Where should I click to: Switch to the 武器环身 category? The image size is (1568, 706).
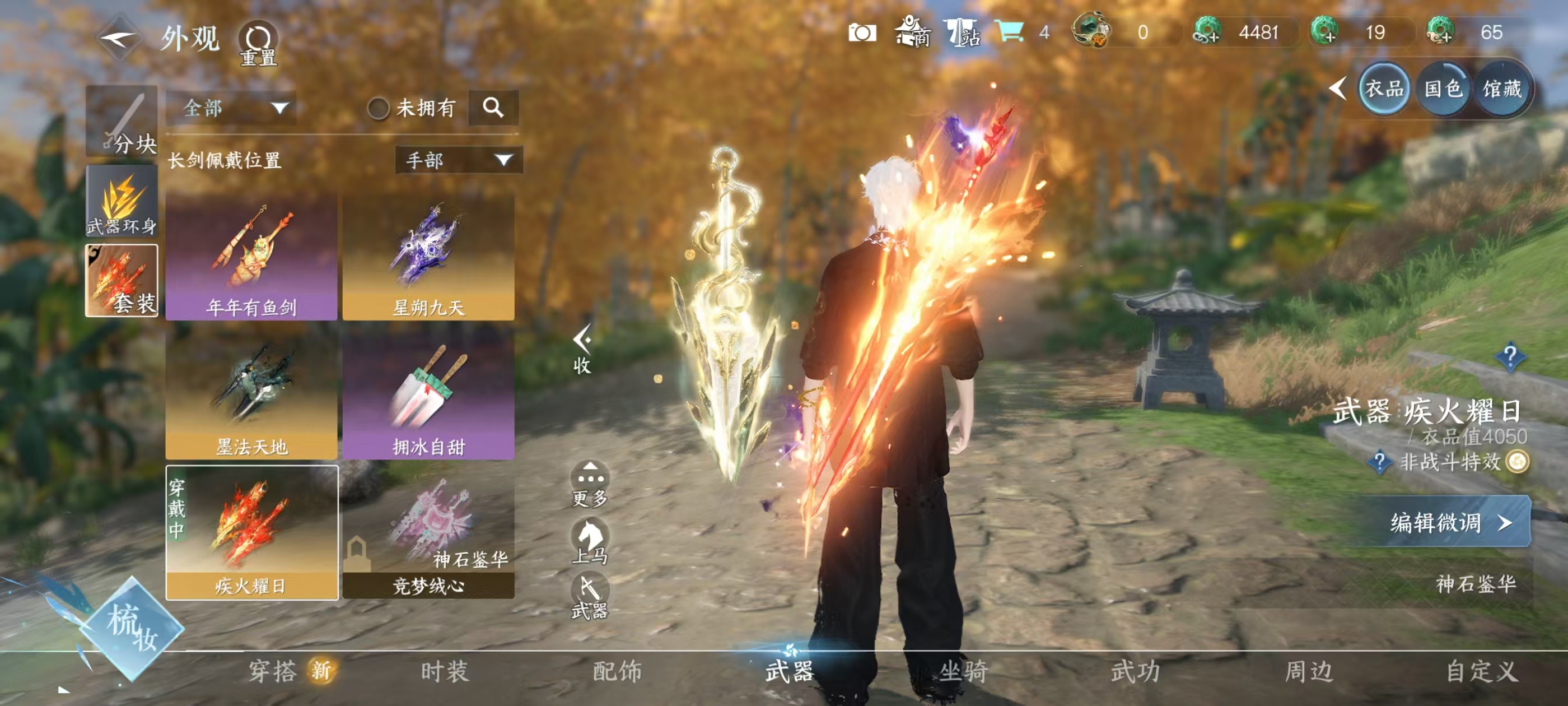coord(122,202)
